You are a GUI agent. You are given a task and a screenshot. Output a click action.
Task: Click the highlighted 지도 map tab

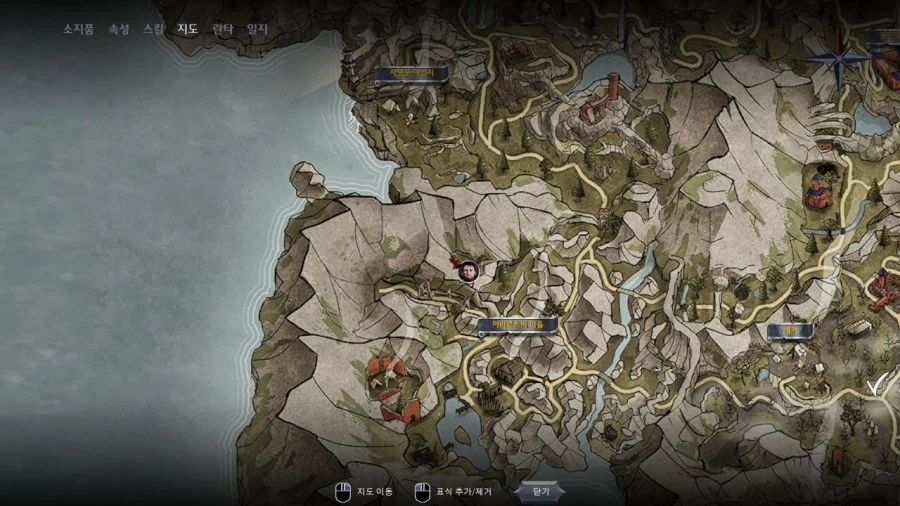187,29
